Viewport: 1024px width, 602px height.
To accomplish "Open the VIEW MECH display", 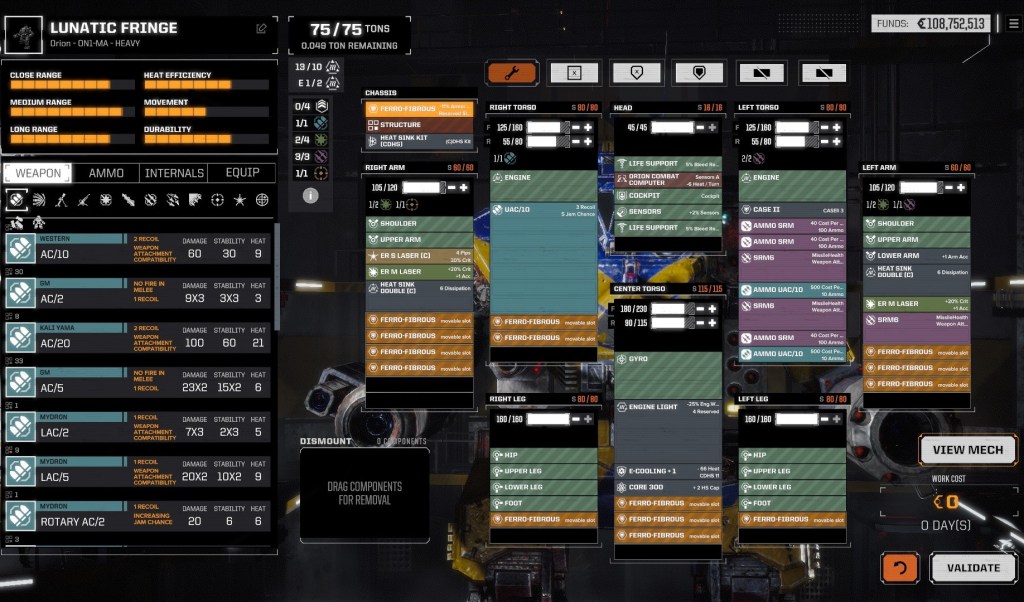I will pyautogui.click(x=968, y=450).
